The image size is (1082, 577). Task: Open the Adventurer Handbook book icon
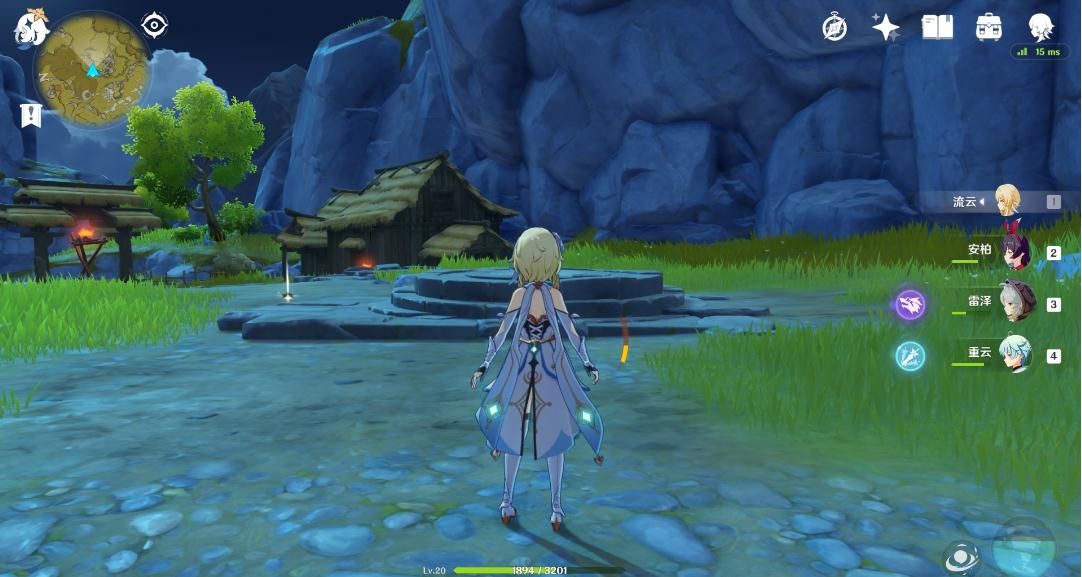(x=937, y=27)
